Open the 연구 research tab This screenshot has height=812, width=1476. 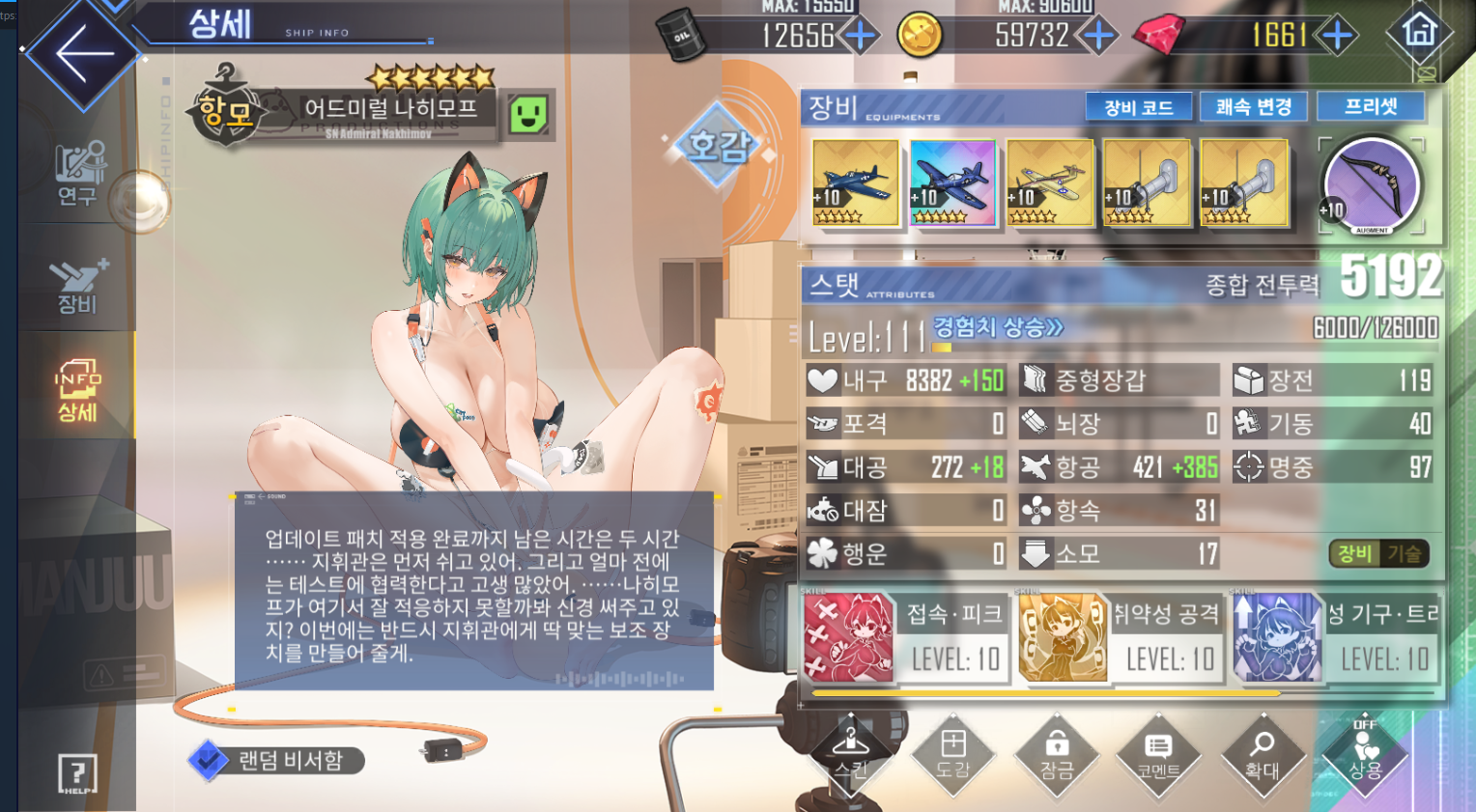pyautogui.click(x=77, y=174)
